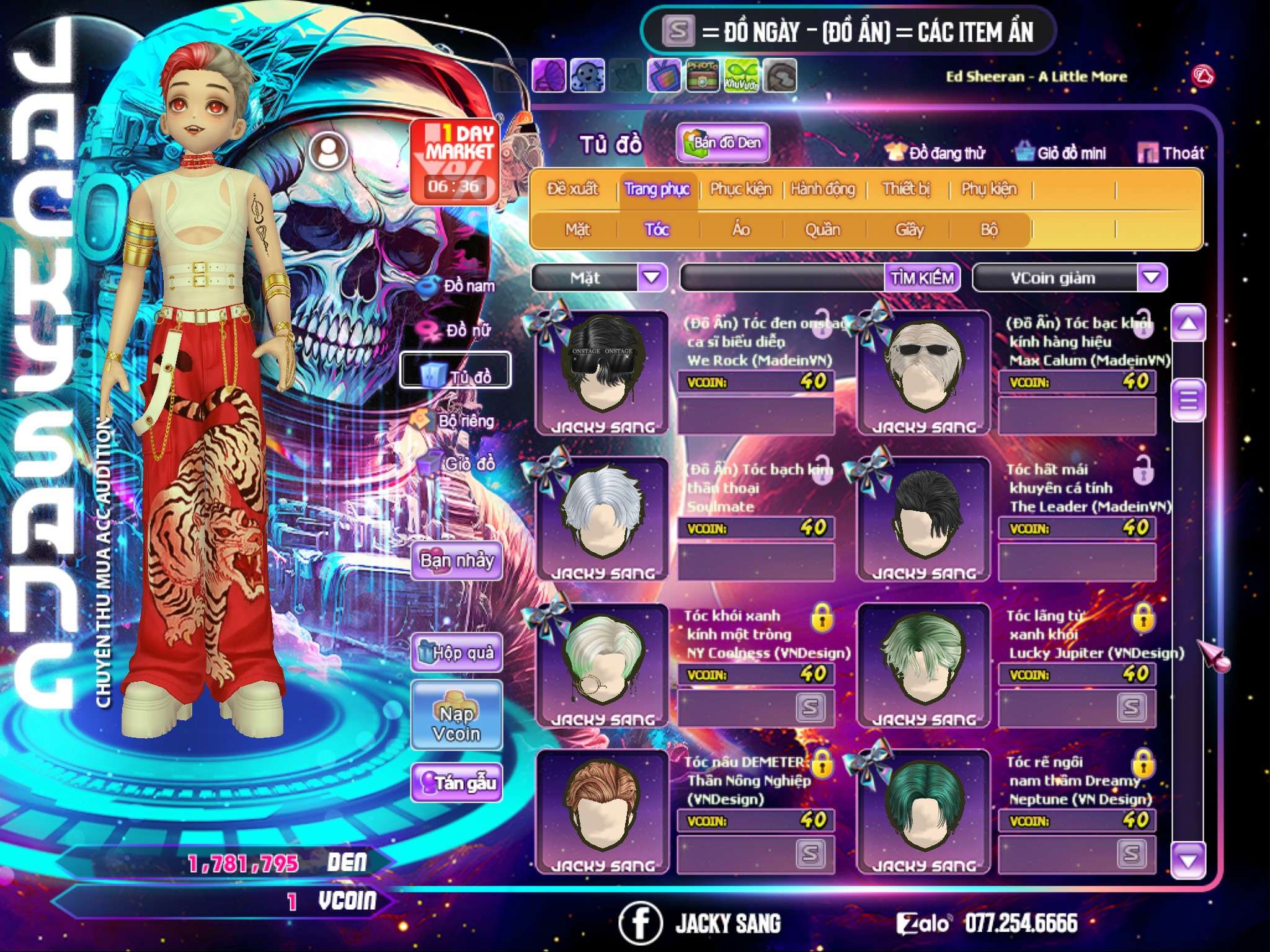Open the Hộp quà gift box
Image resolution: width=1270 pixels, height=952 pixels.
pos(457,653)
